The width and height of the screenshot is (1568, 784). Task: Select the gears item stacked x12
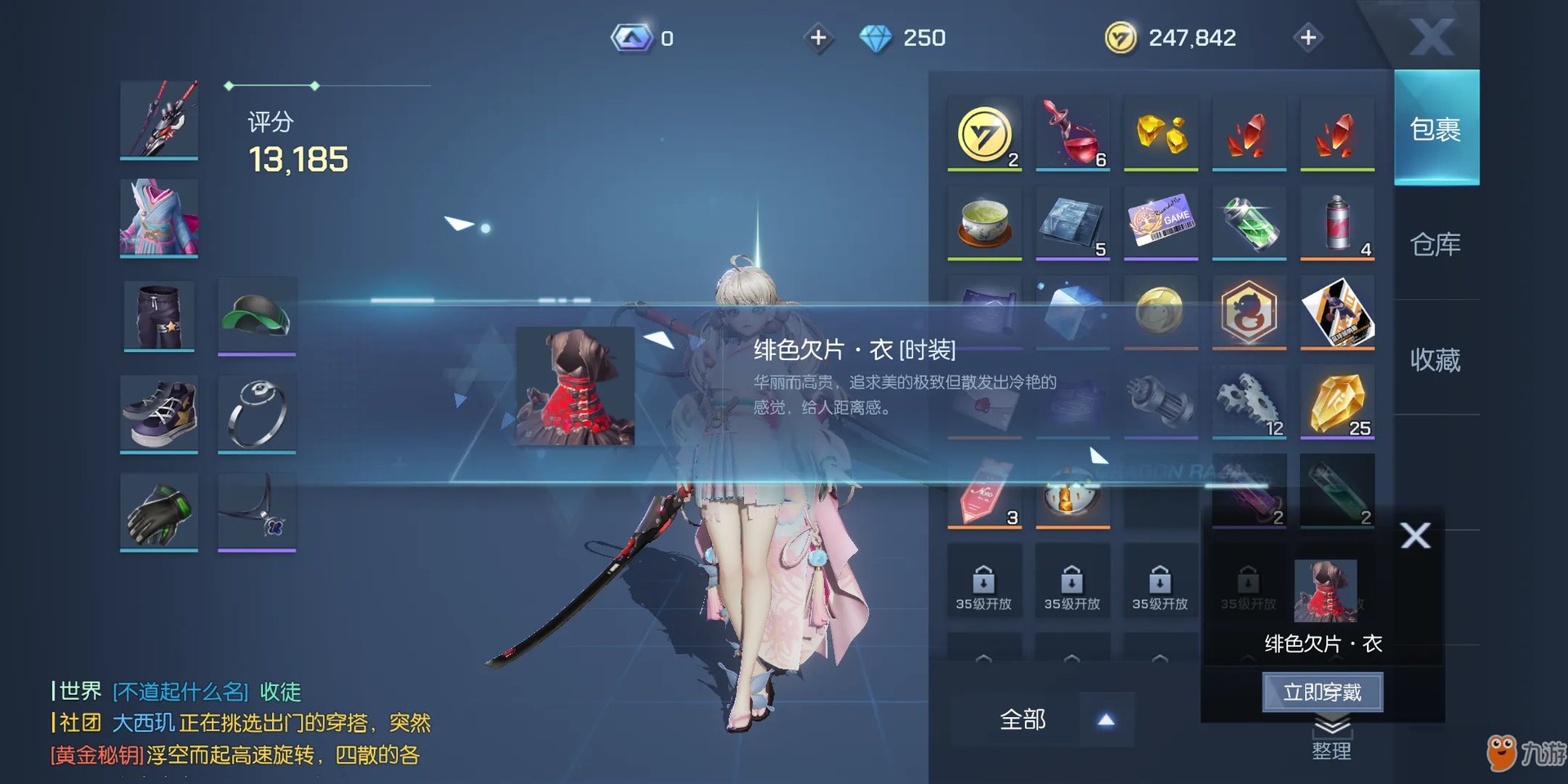click(1249, 400)
